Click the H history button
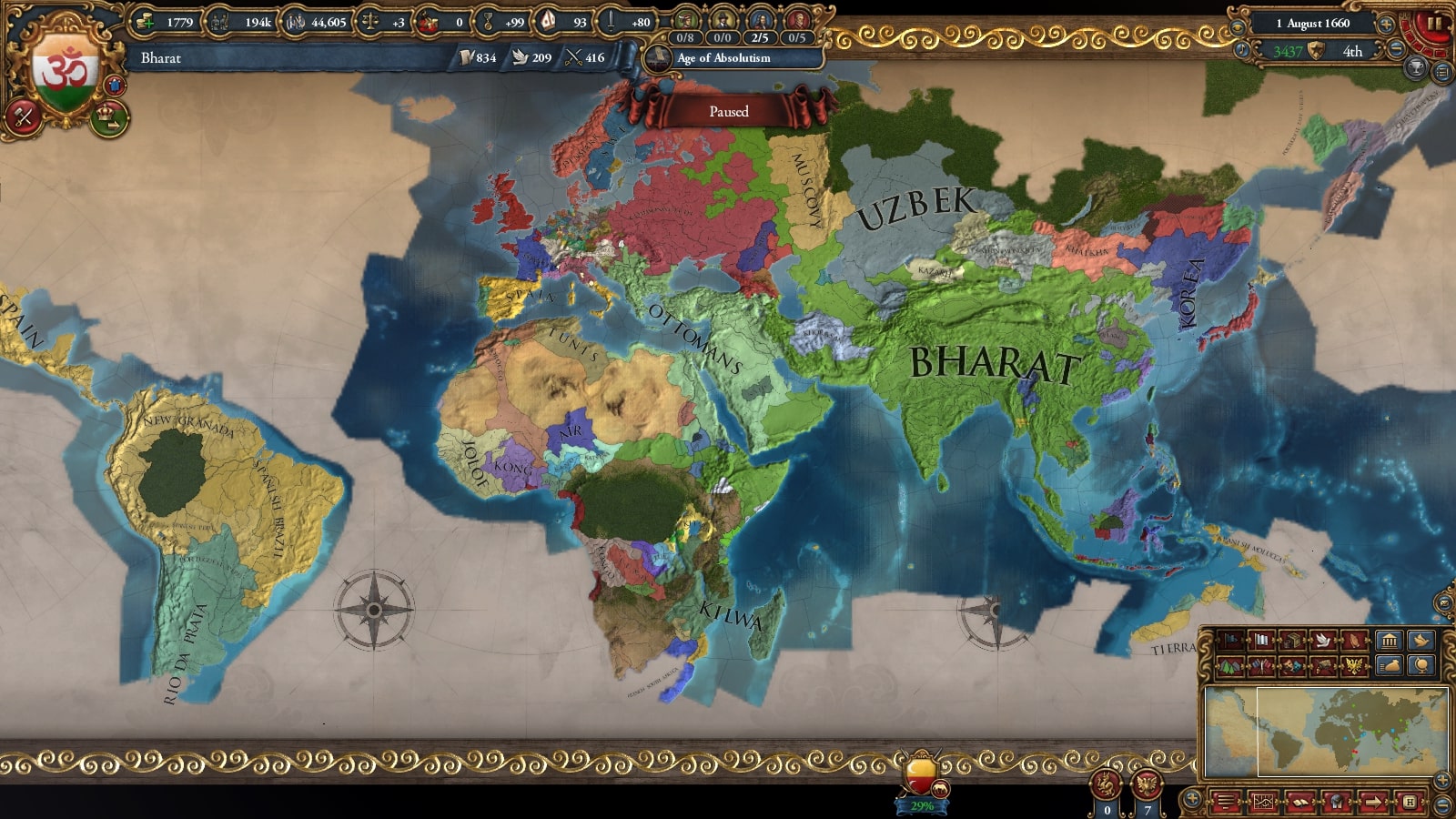The width and height of the screenshot is (1456, 819). coord(1409,802)
